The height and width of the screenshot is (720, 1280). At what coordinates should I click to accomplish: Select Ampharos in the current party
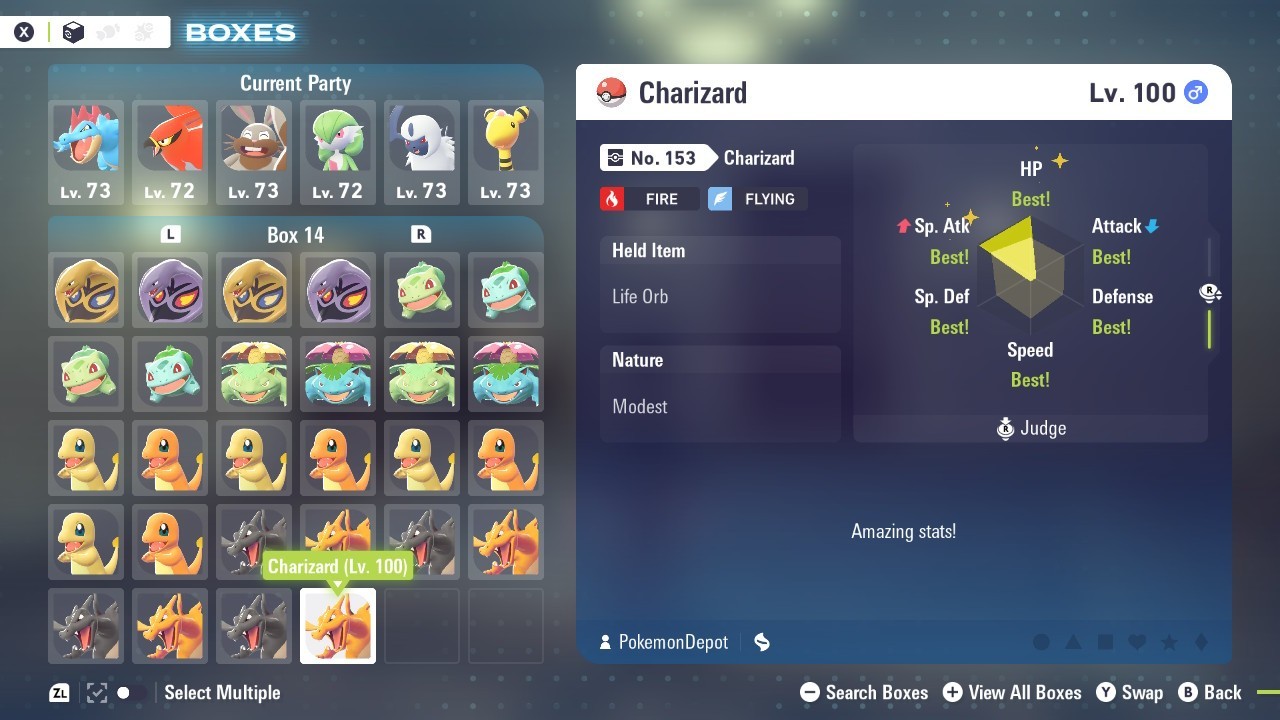coord(506,152)
